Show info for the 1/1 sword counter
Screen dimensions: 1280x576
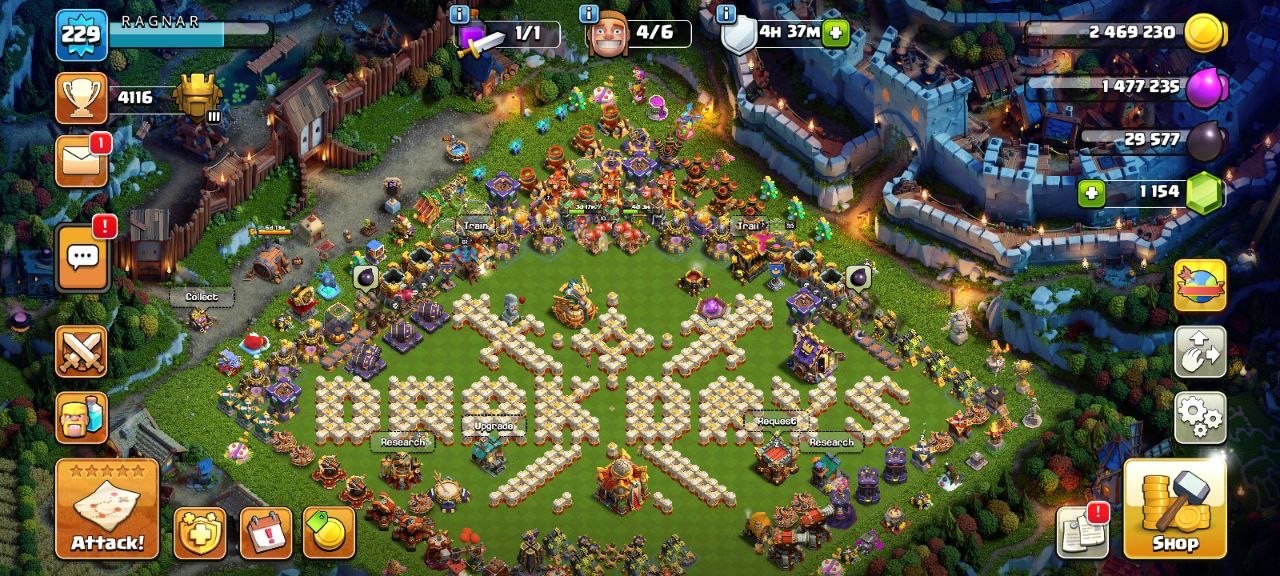[459, 14]
